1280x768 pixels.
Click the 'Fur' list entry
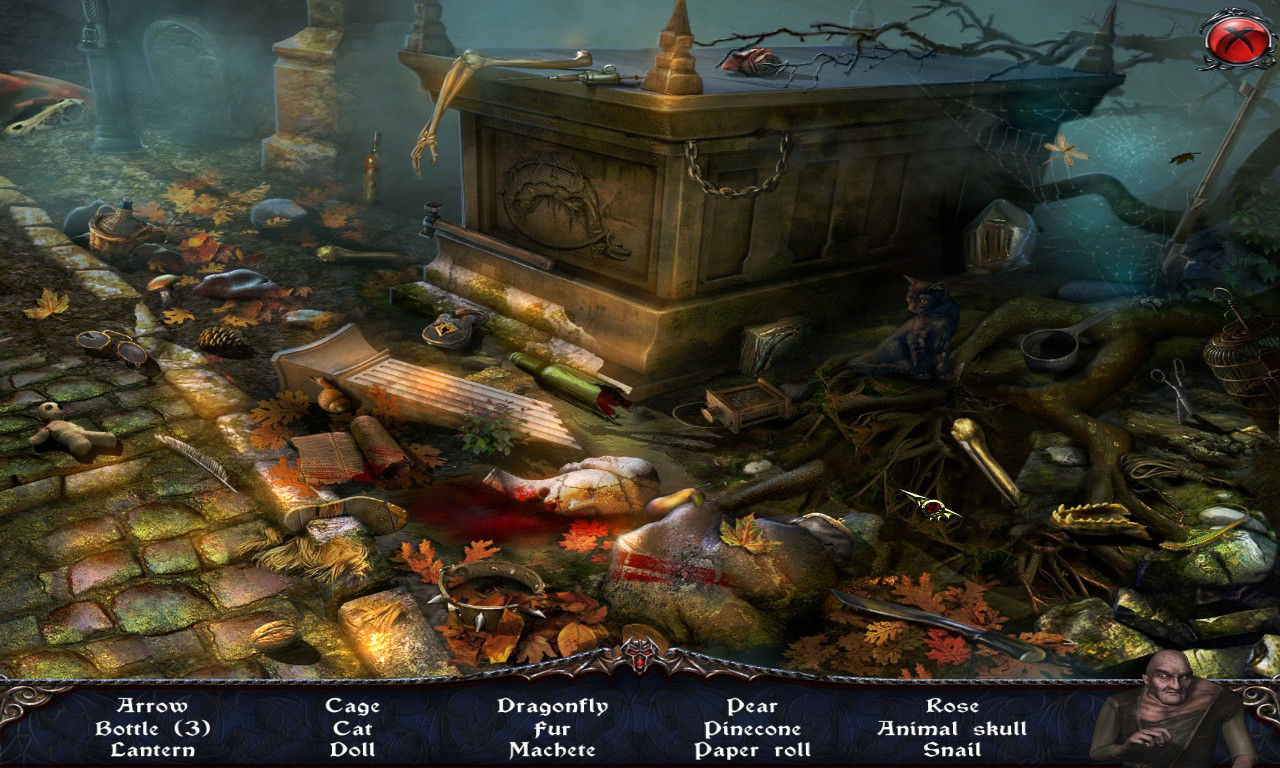click(x=552, y=728)
